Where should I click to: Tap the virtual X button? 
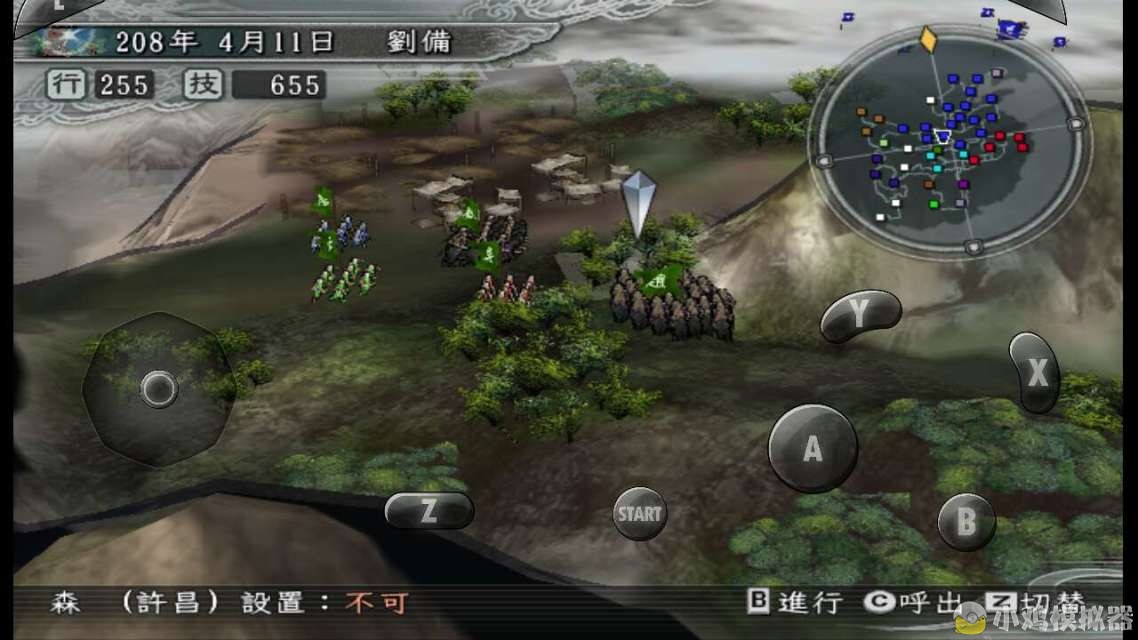1035,373
